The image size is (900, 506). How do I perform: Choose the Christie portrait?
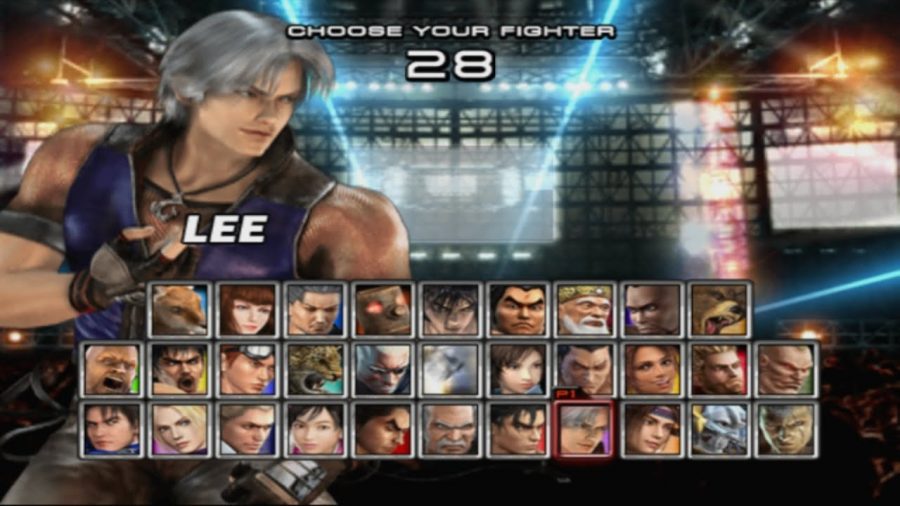pos(651,370)
